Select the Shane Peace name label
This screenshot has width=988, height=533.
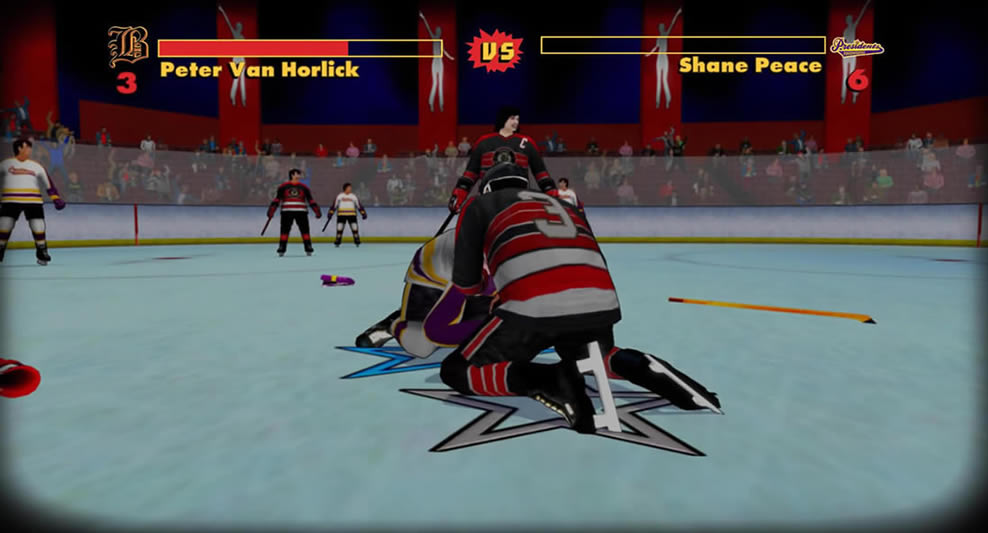750,66
